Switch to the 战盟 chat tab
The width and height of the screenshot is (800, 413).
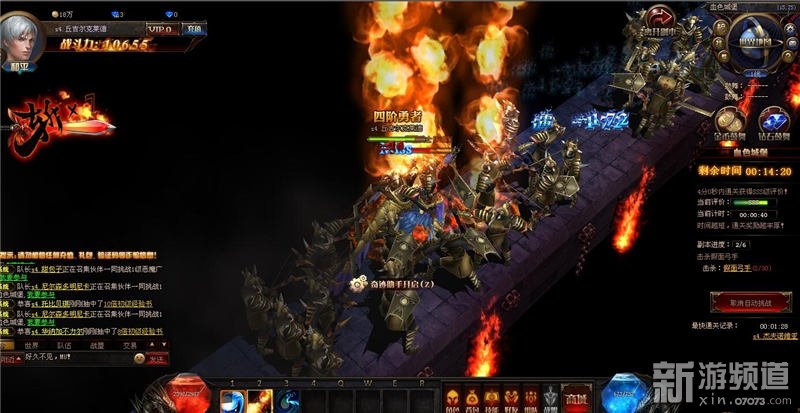click(97, 345)
